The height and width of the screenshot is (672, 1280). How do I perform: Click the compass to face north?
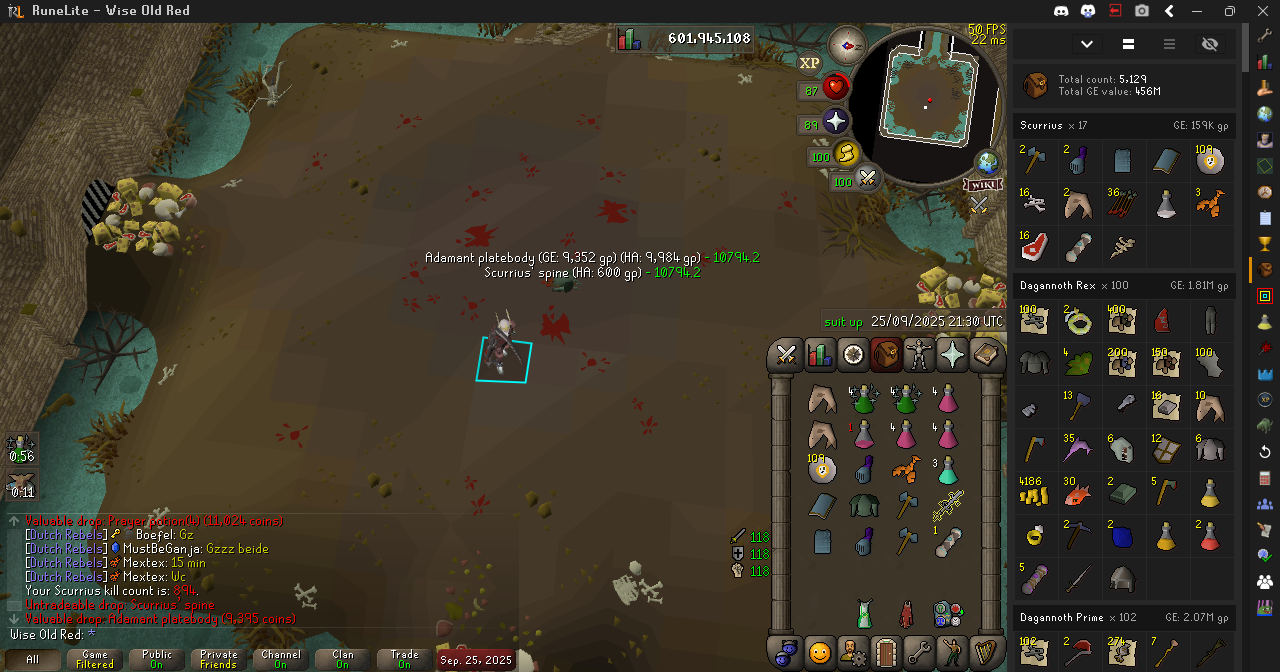847,45
